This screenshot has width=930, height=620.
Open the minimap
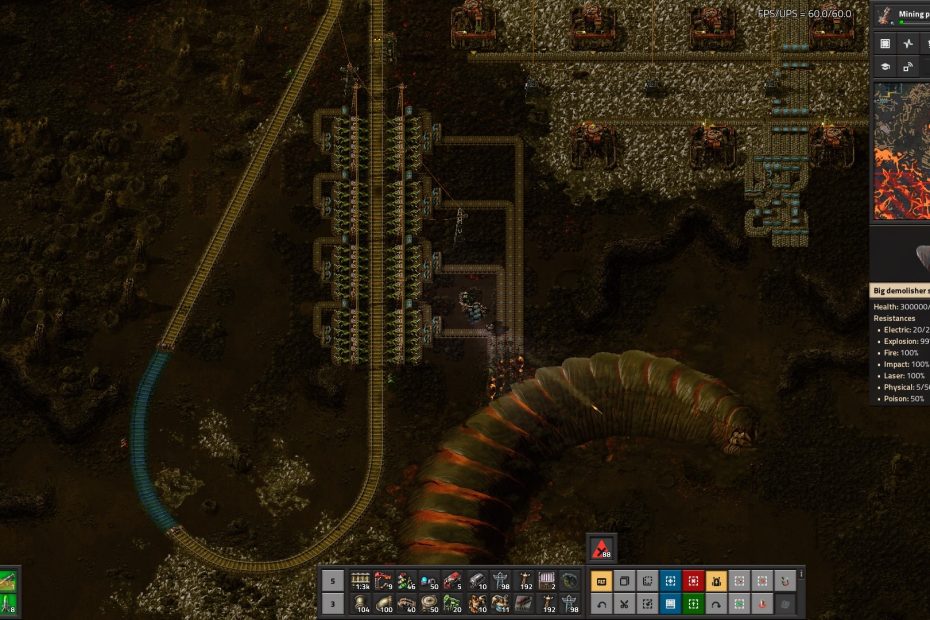(x=900, y=150)
